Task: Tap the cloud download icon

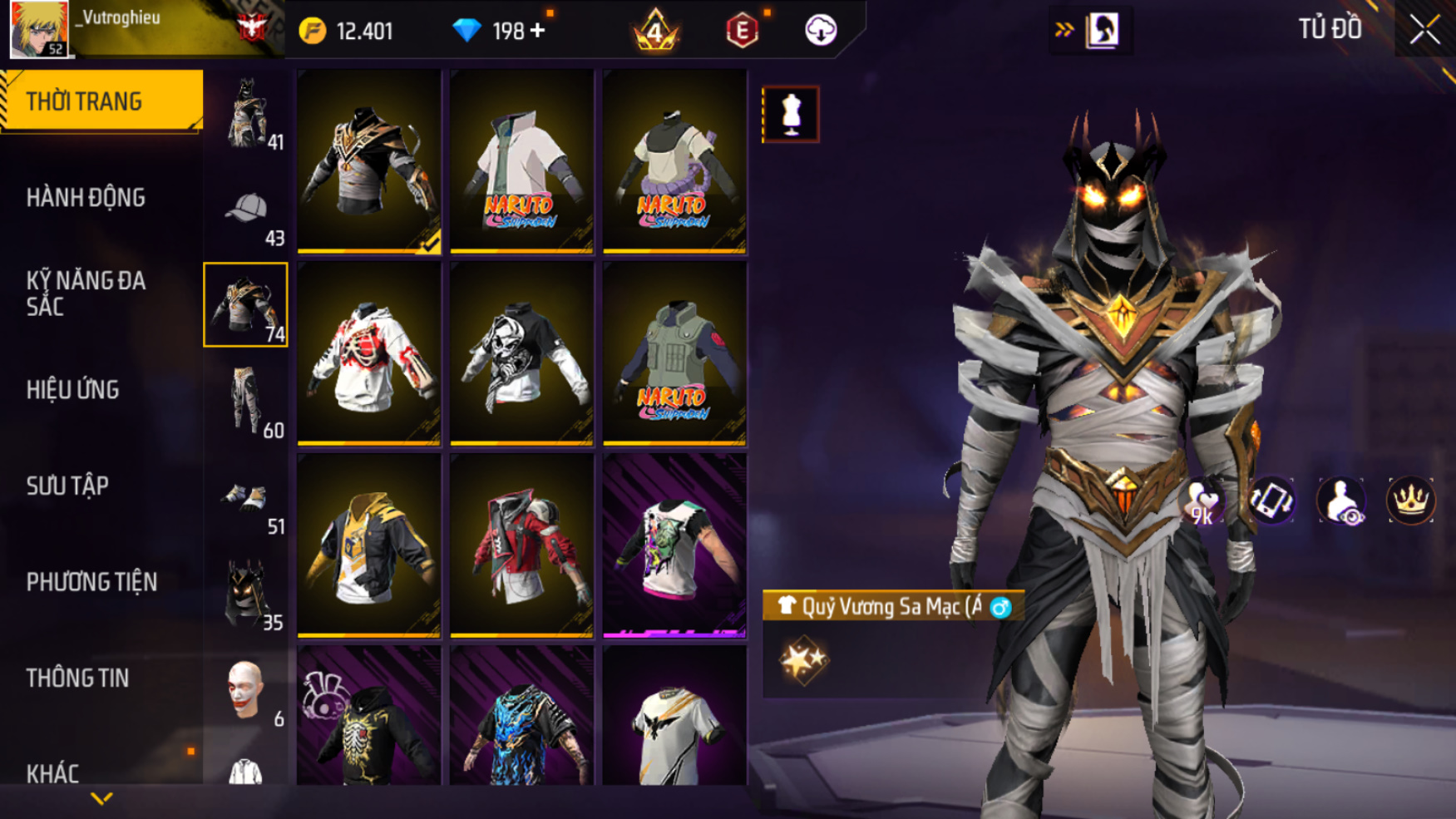Action: pos(821,31)
